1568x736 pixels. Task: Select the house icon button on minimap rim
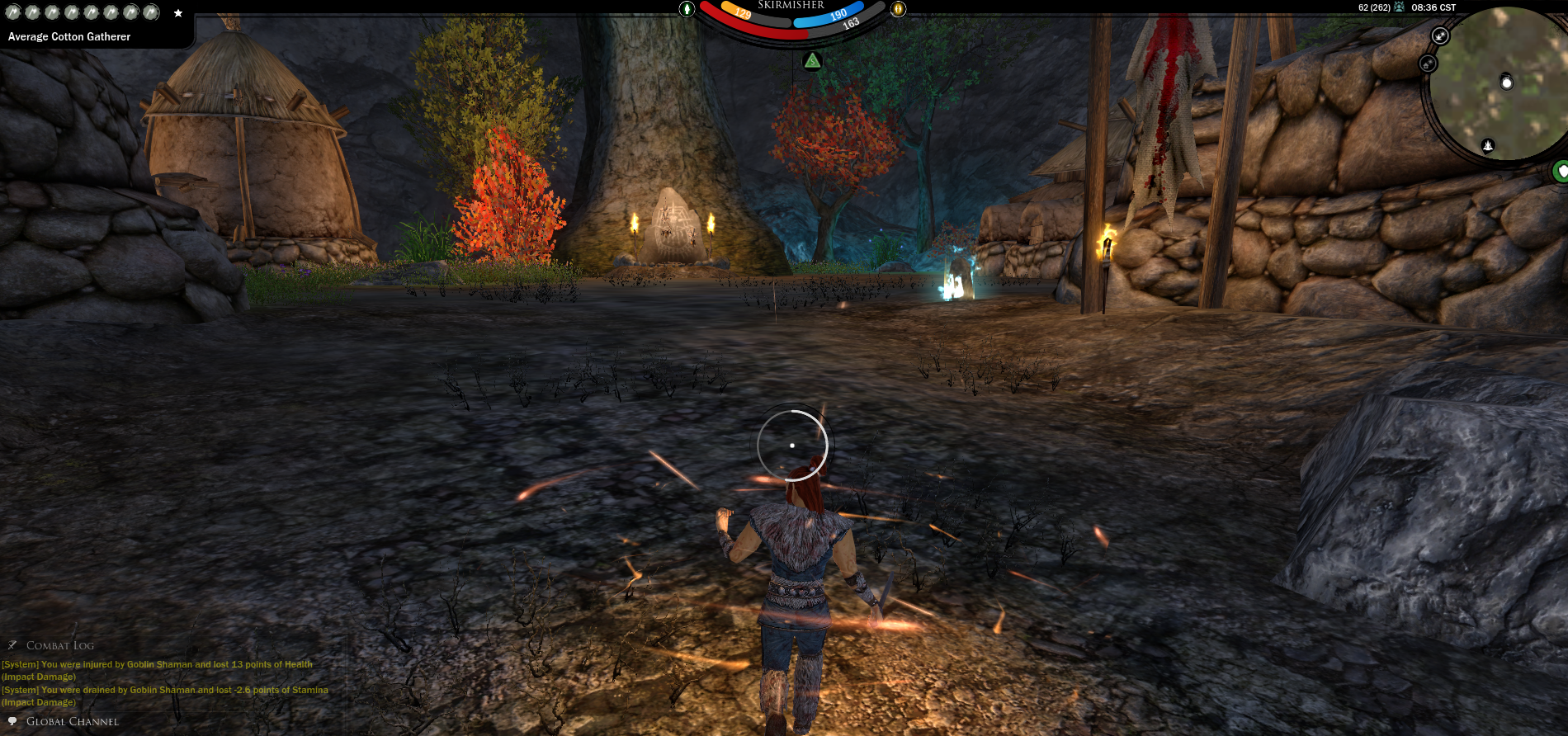tap(1428, 64)
